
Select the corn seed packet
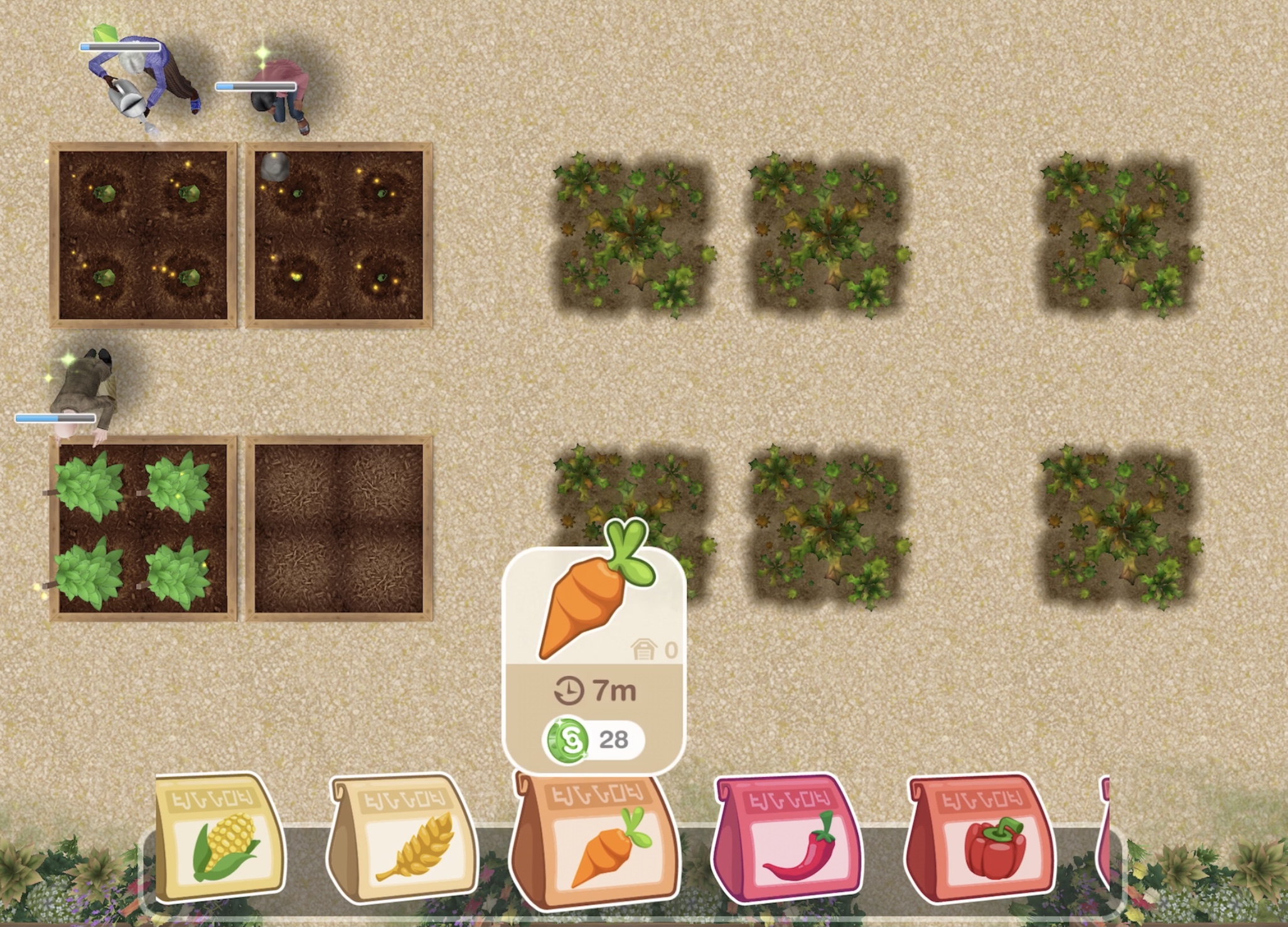click(220, 838)
